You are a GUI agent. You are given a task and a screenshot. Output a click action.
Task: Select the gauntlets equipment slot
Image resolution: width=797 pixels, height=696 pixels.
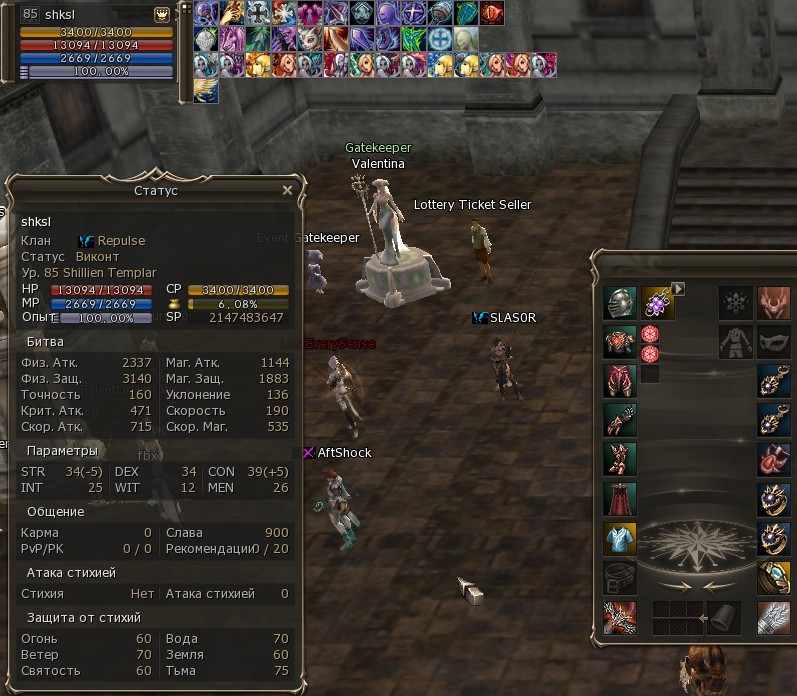[x=619, y=420]
